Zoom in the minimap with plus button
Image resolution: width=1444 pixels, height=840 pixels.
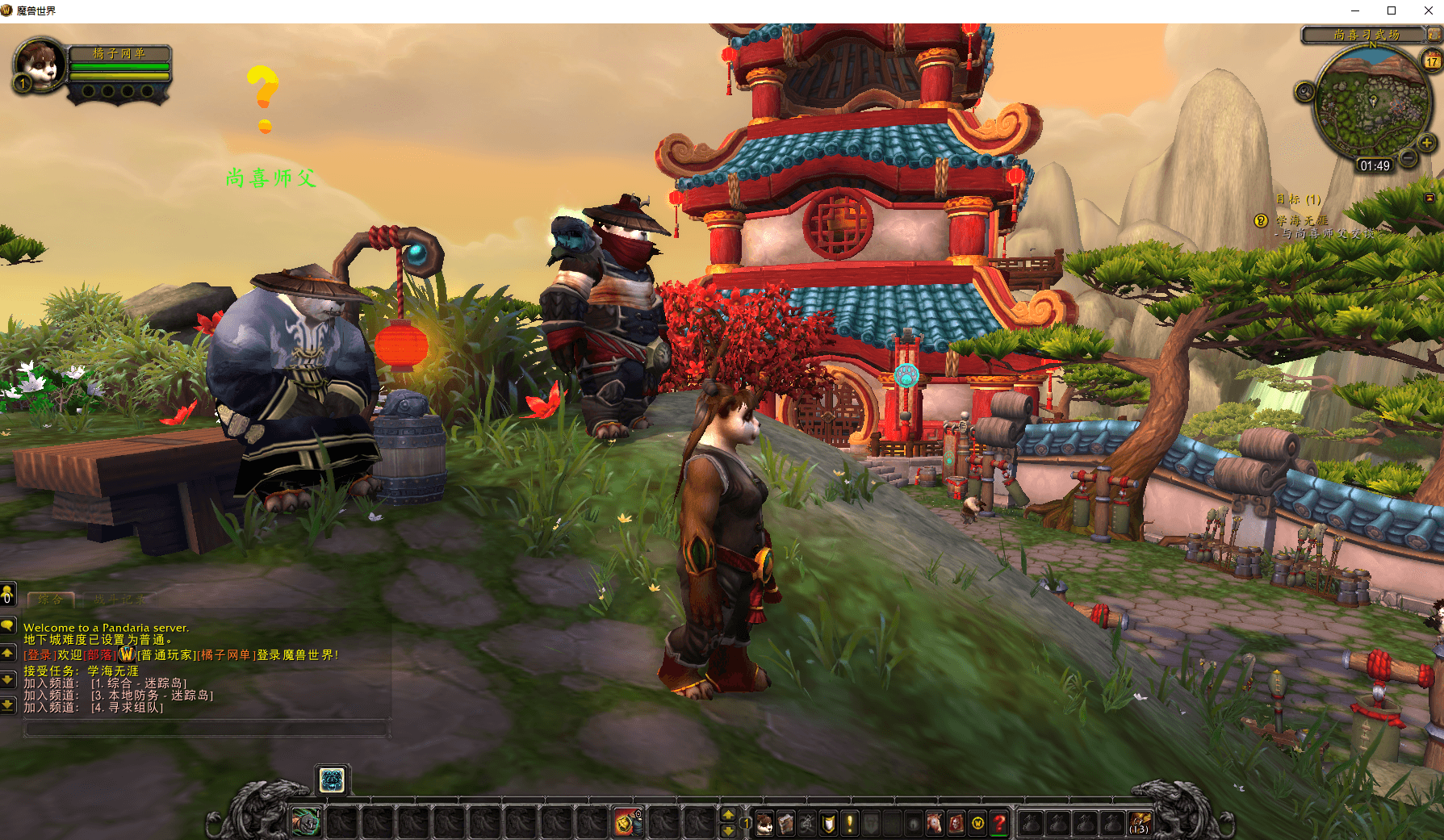[1426, 143]
